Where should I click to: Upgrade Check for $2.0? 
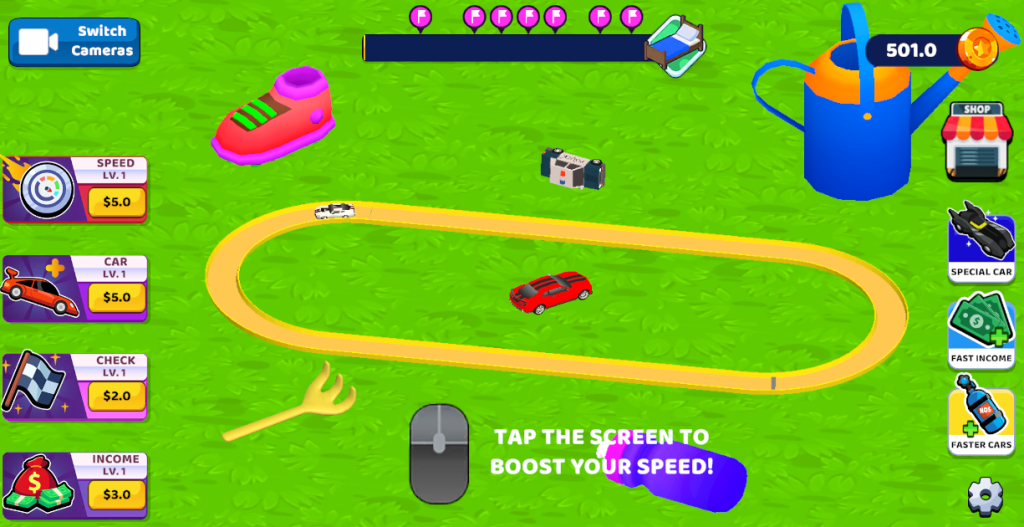pyautogui.click(x=116, y=396)
